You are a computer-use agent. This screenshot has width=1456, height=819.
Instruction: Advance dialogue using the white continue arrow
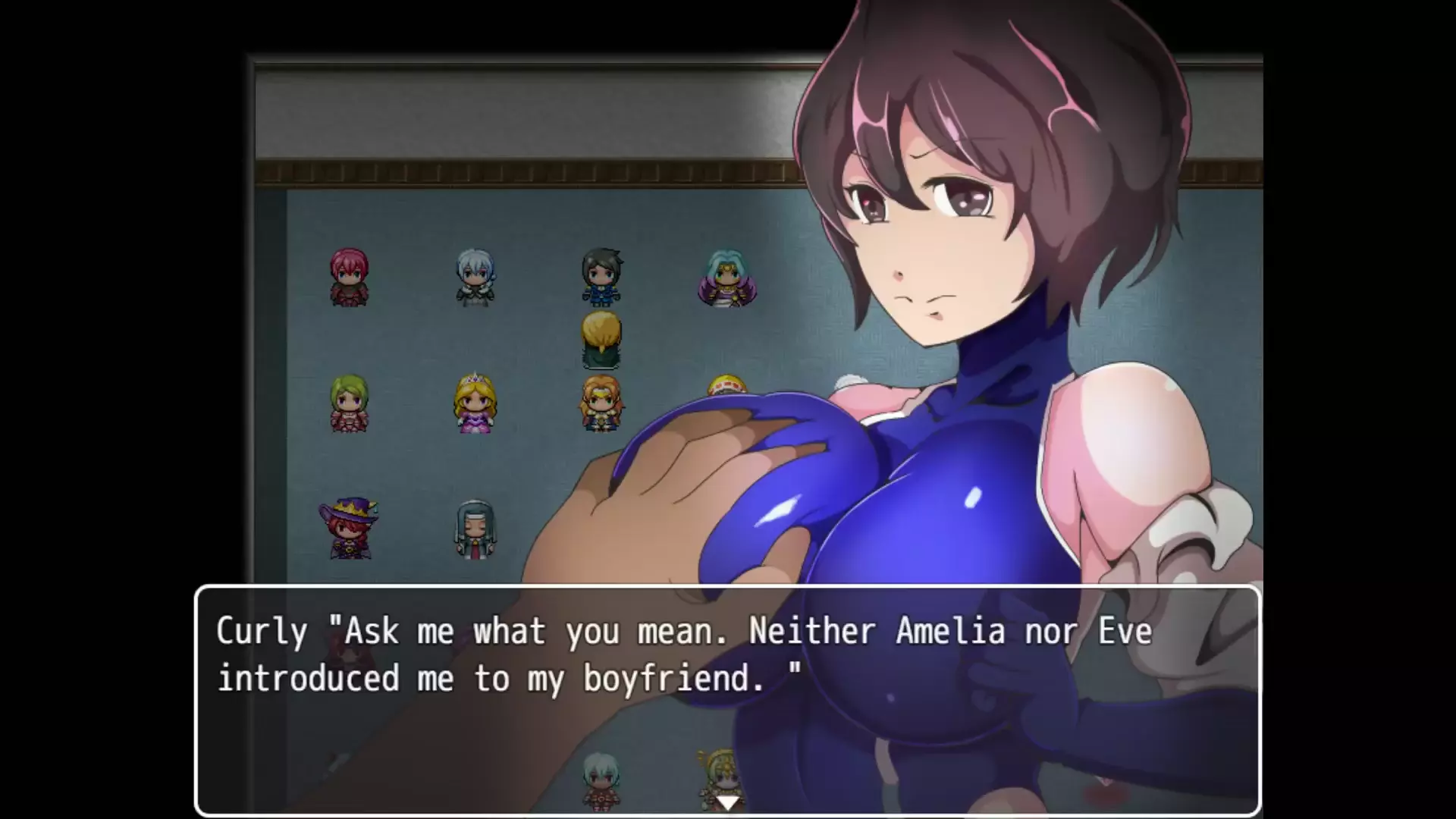pyautogui.click(x=727, y=802)
